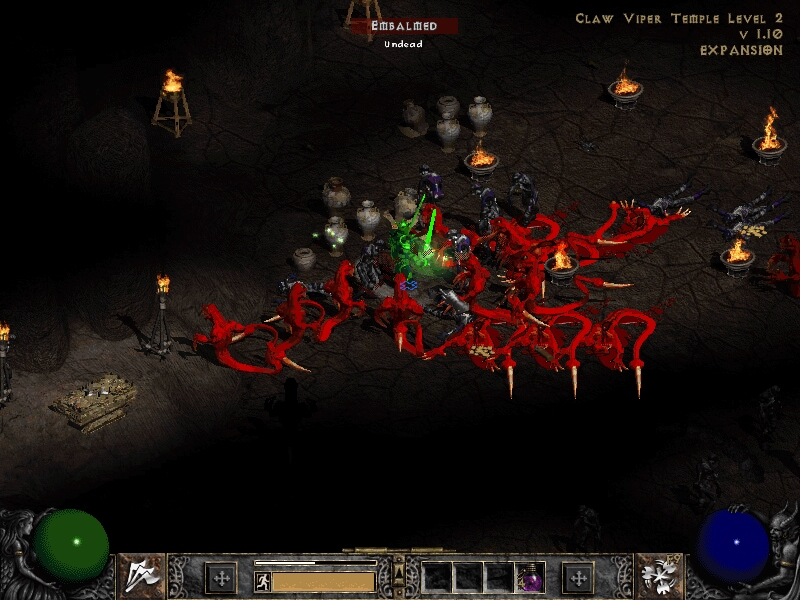Use the purple rejuvenation potion in belt
This screenshot has width=800, height=600.
tap(528, 577)
